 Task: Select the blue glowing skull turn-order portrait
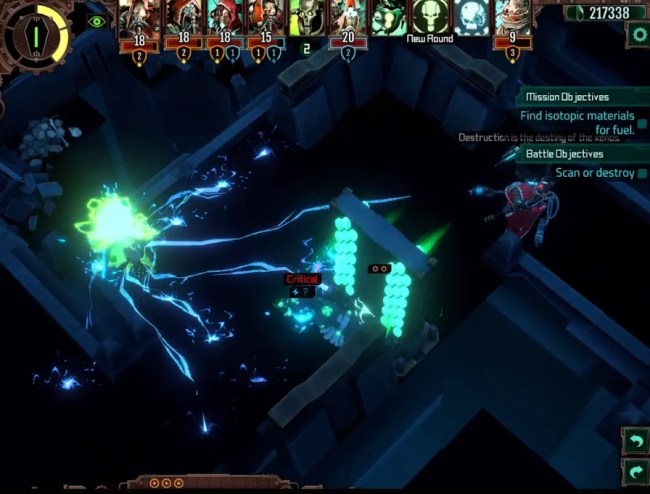(x=472, y=18)
